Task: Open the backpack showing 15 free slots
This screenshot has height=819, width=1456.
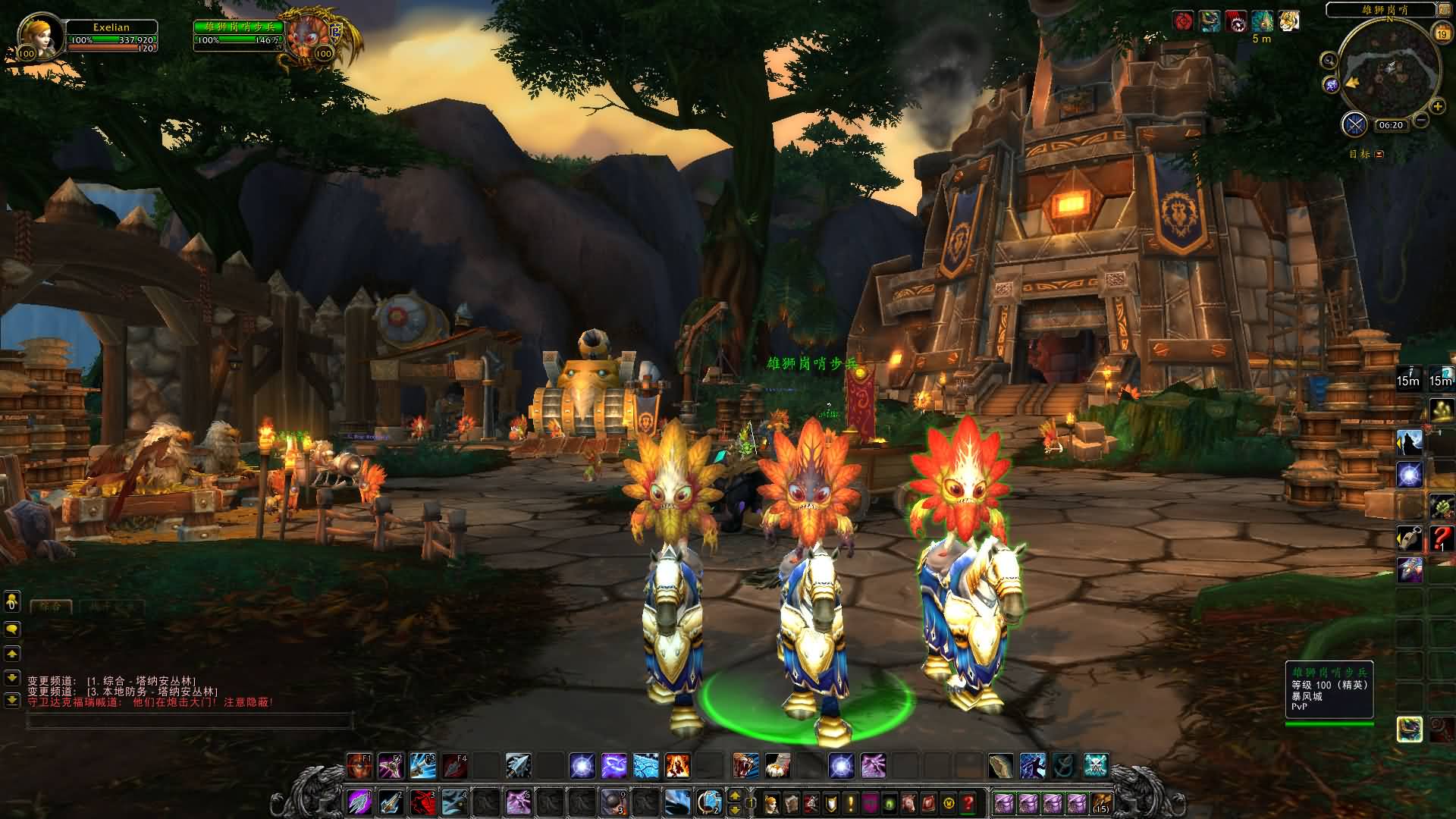Action: (1100, 802)
